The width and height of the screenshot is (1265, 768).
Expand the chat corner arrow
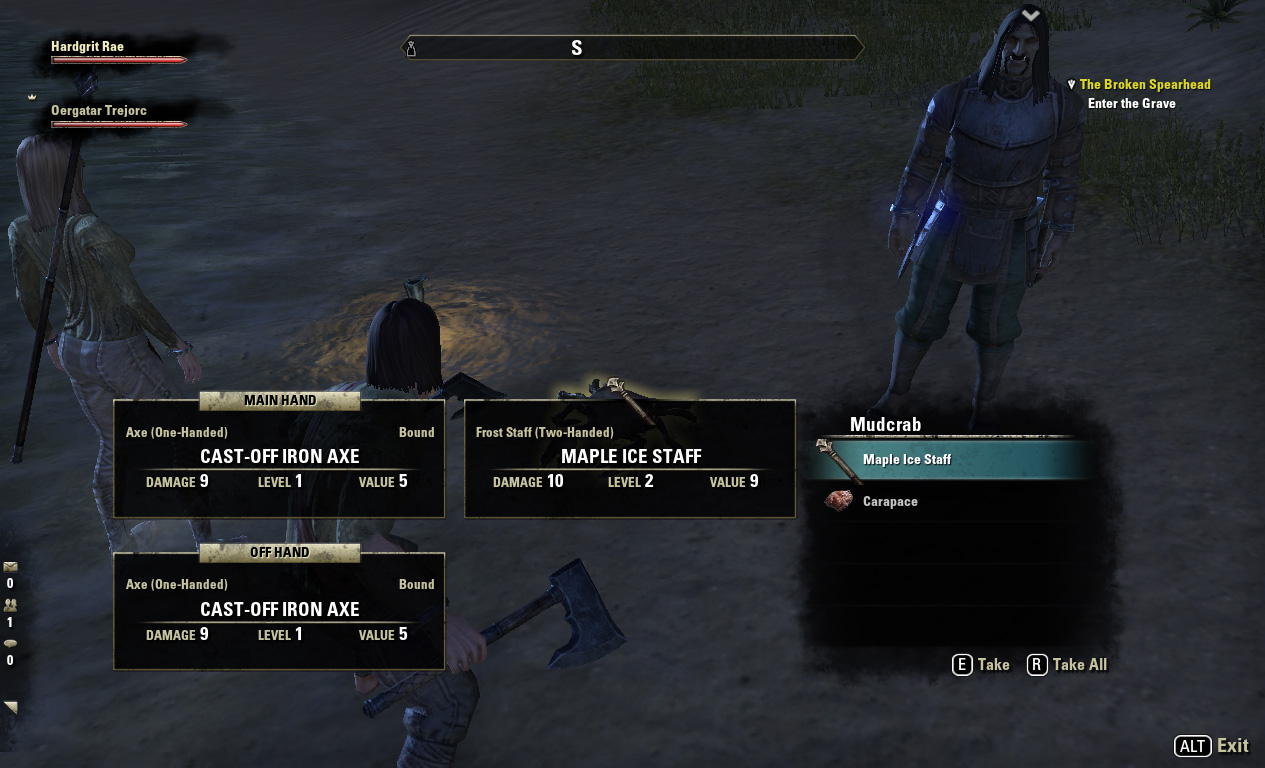pos(11,707)
